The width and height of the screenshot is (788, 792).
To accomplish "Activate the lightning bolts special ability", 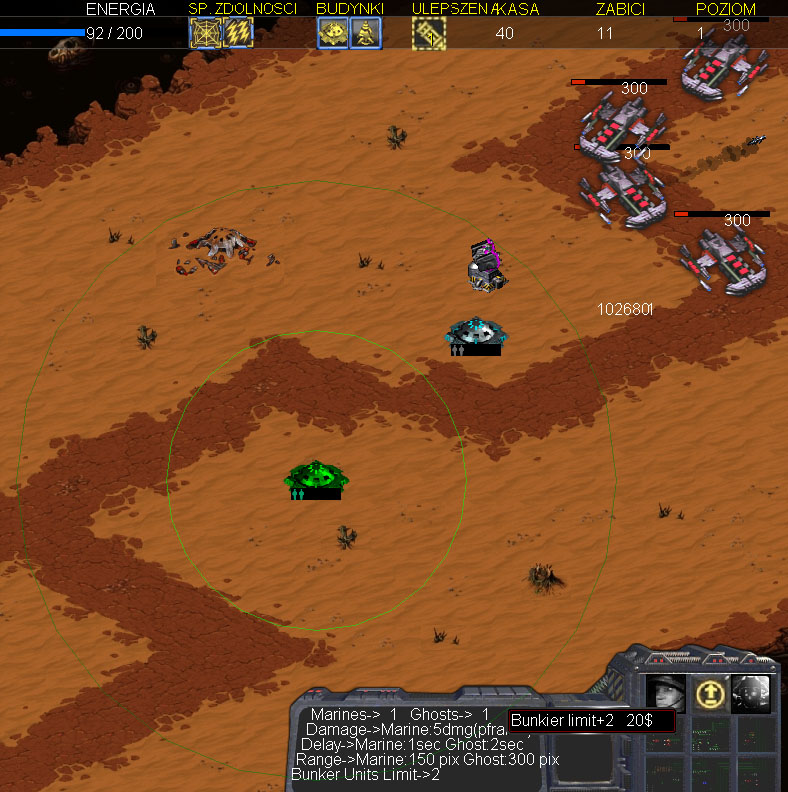I will (x=238, y=33).
